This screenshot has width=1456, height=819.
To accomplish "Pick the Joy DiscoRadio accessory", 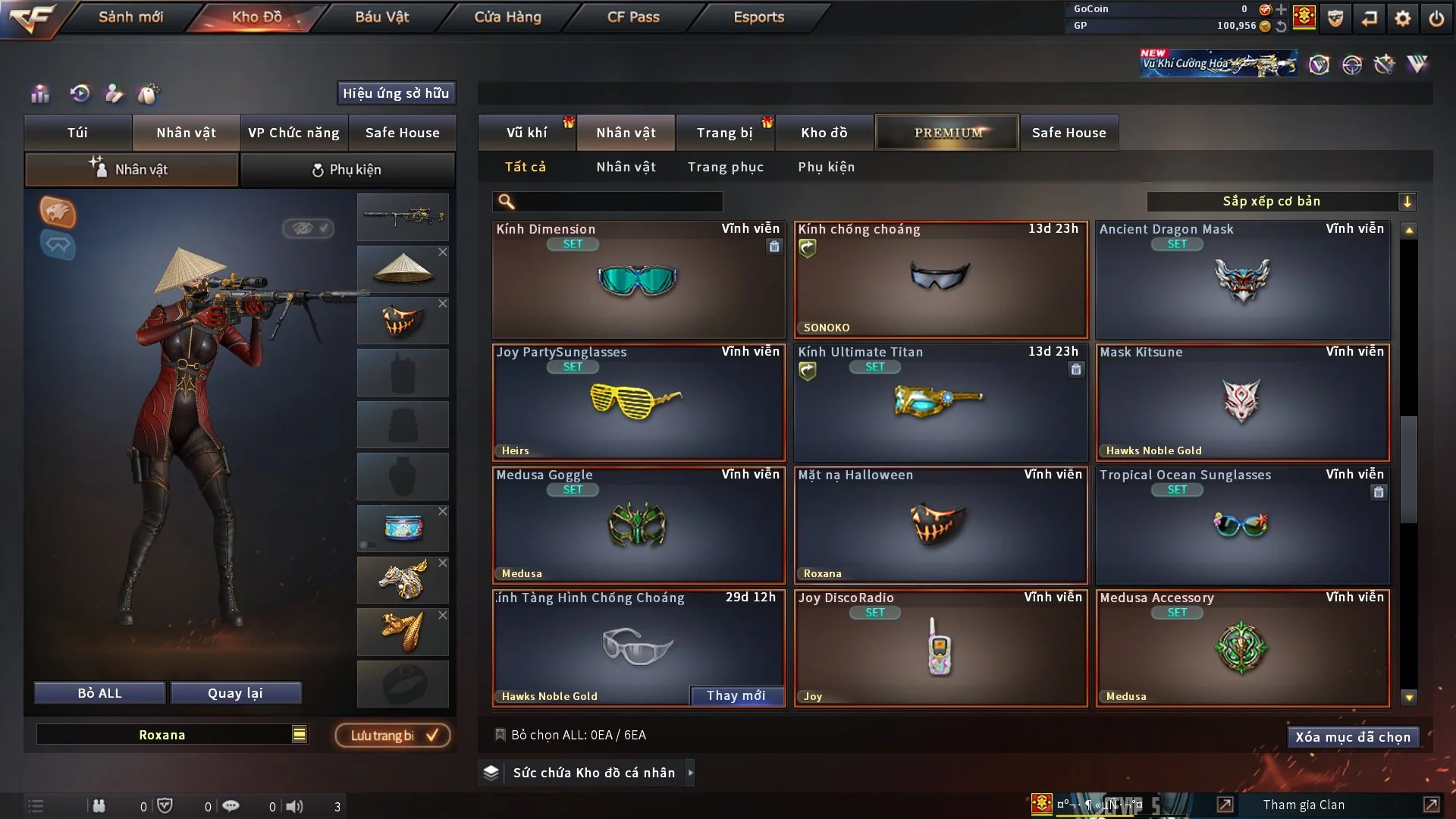I will [940, 648].
